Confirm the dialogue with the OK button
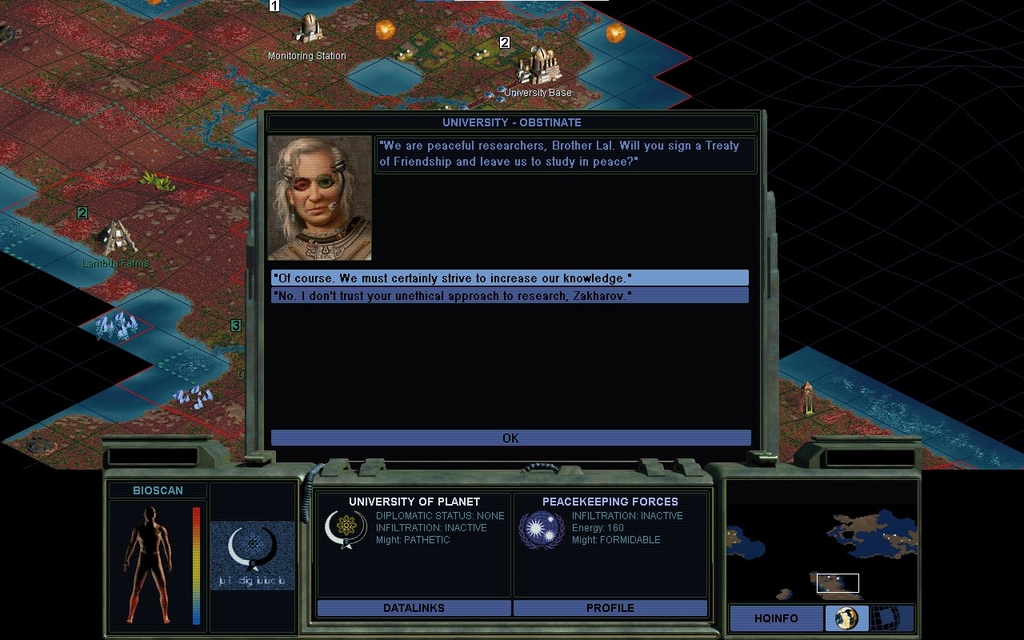Screen dimensions: 1024x640 pyautogui.click(x=510, y=438)
